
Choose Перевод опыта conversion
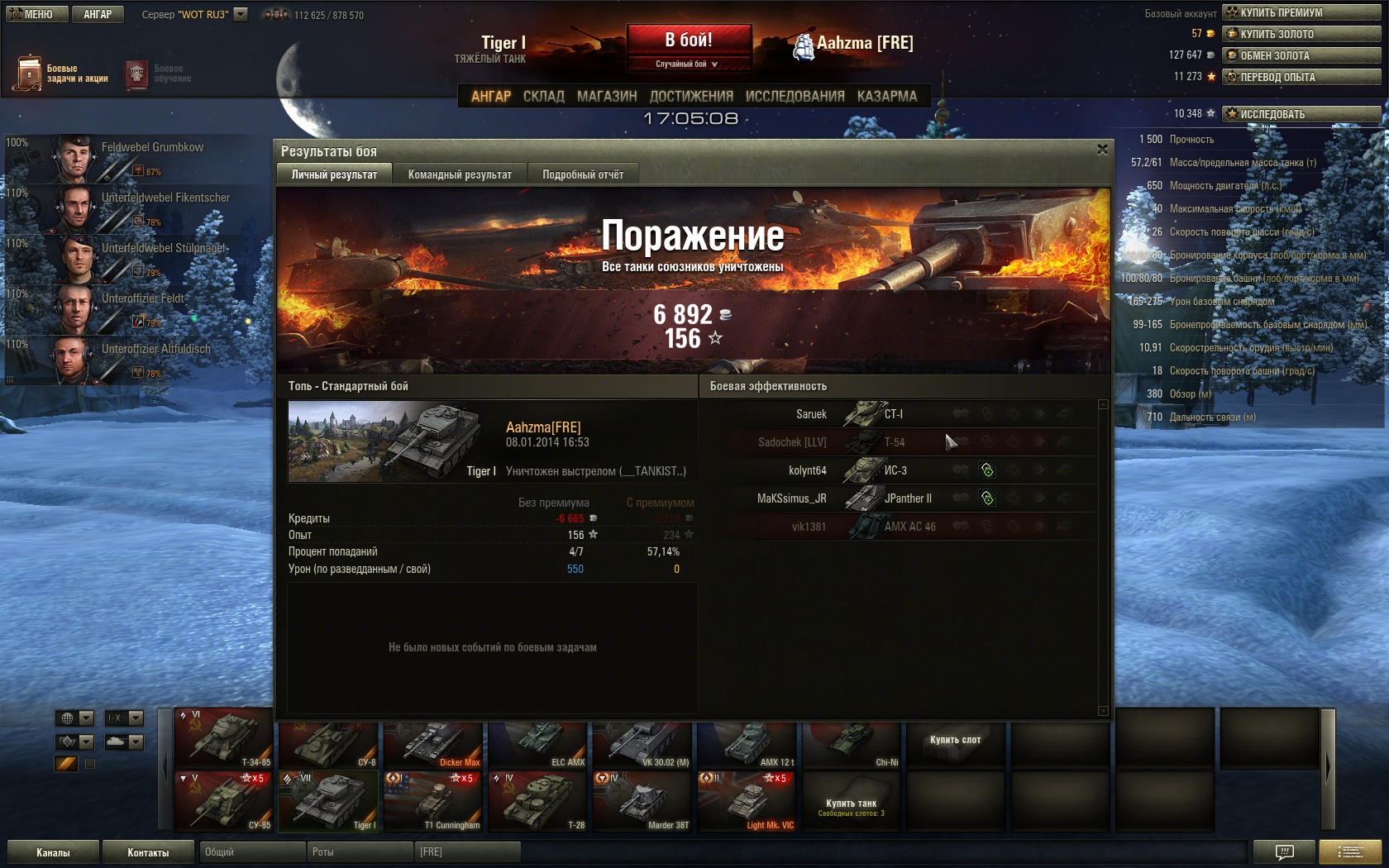(1301, 77)
